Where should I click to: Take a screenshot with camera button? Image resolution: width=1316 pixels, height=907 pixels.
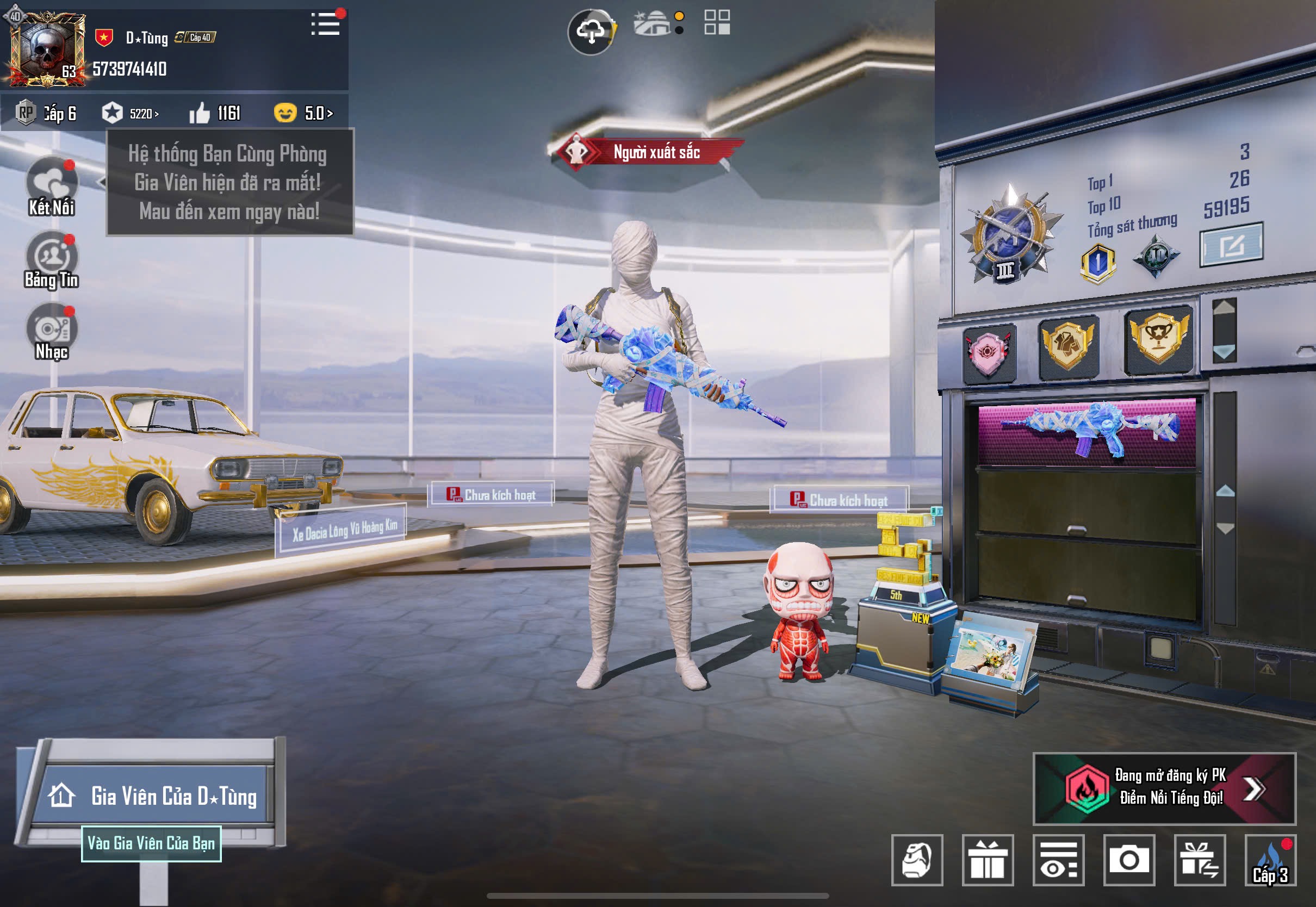click(1128, 860)
